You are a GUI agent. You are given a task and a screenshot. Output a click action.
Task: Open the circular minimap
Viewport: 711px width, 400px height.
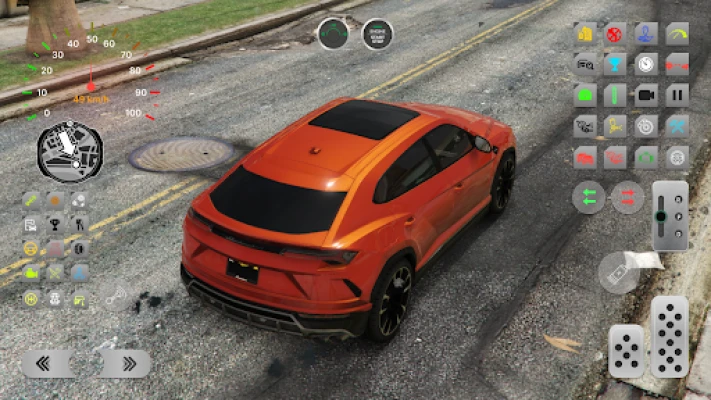point(70,152)
